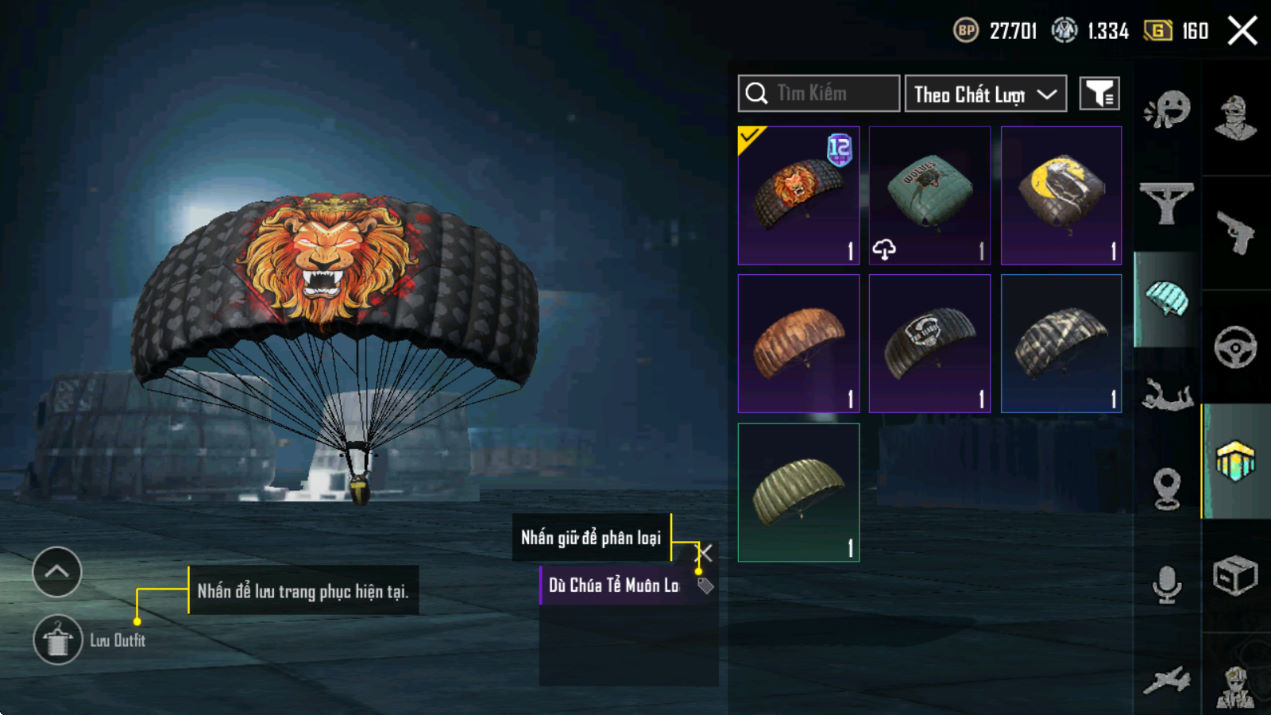Viewport: 1271px width, 715px height.
Task: Open the filter funnel button
Action: (1099, 94)
